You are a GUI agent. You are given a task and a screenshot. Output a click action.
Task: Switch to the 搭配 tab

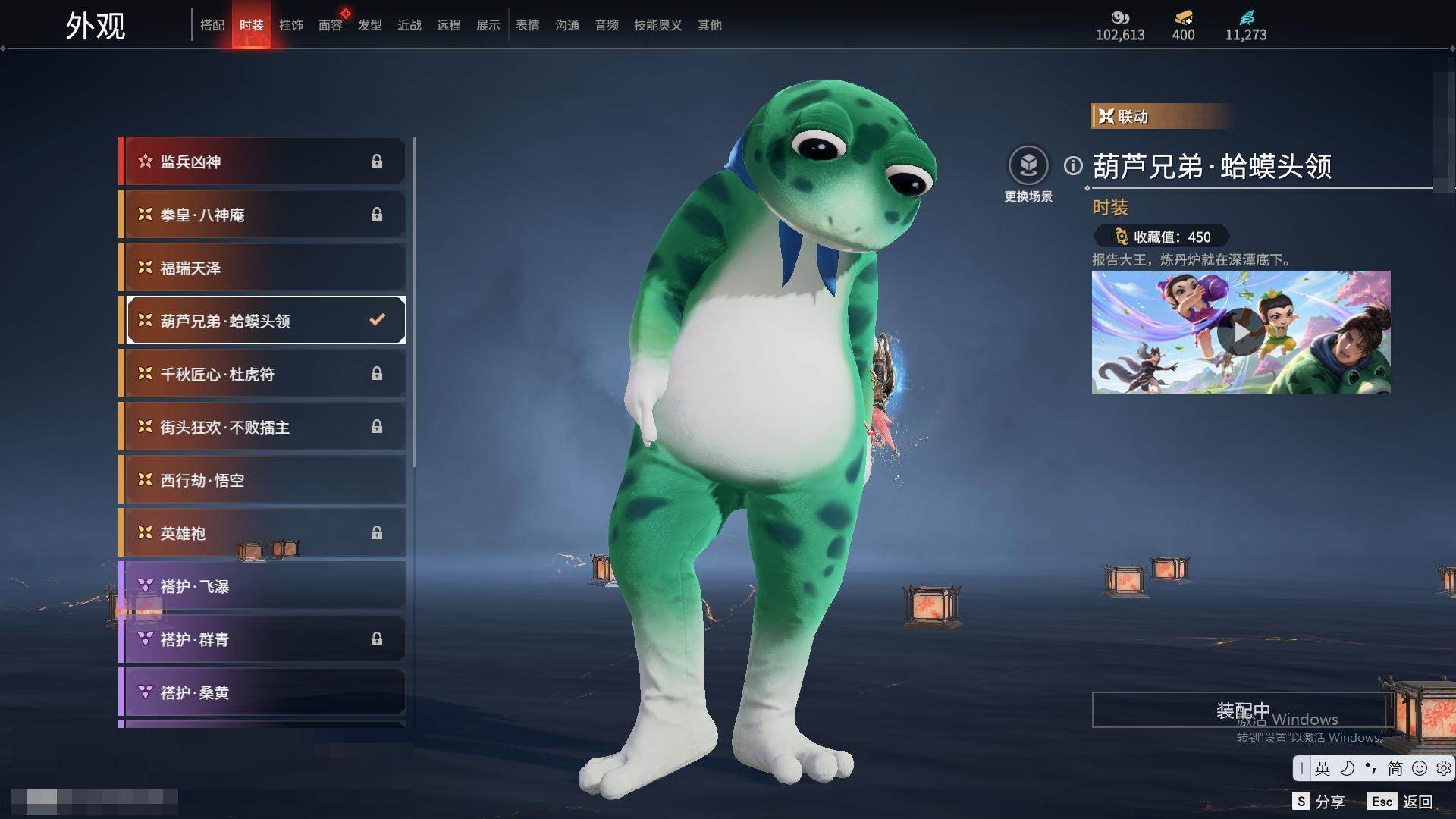(212, 26)
